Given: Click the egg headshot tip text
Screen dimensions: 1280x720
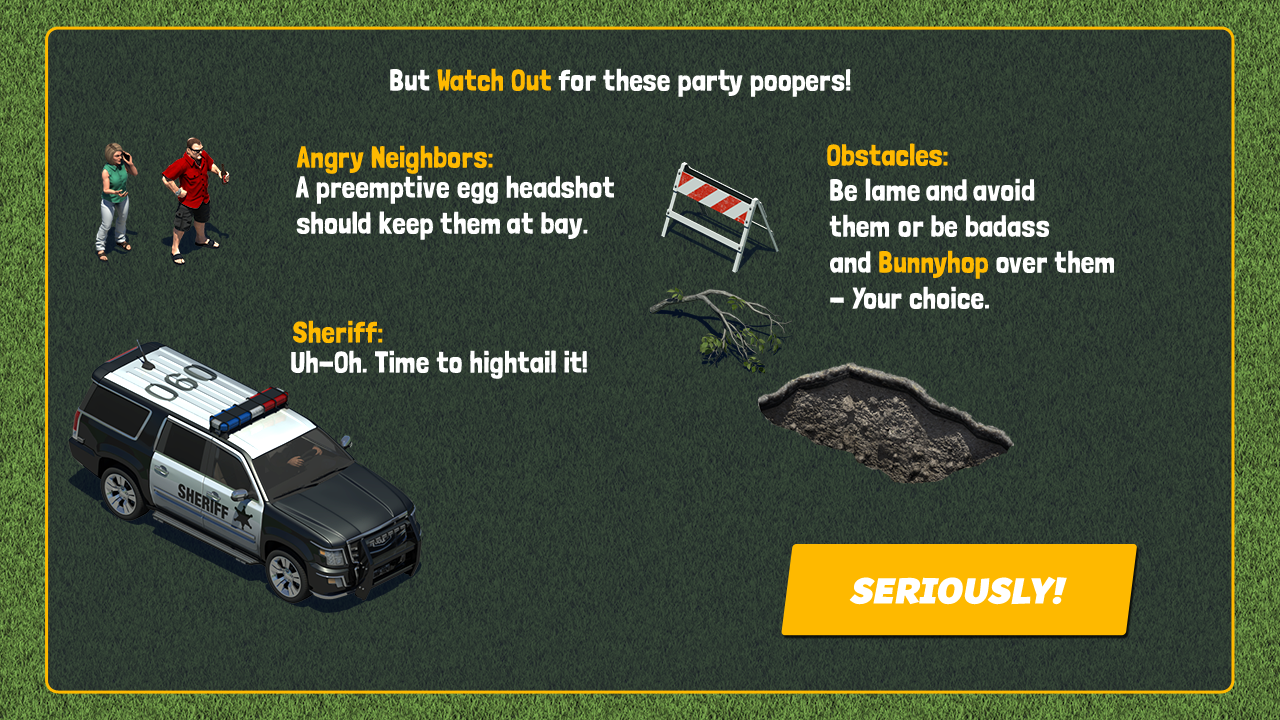Looking at the screenshot, I should click(452, 207).
